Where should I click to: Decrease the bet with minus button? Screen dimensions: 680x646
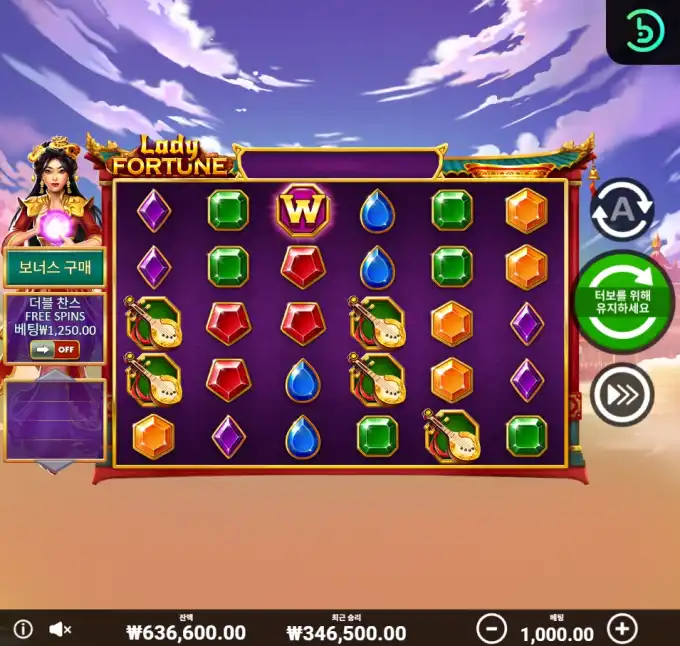tap(490, 629)
